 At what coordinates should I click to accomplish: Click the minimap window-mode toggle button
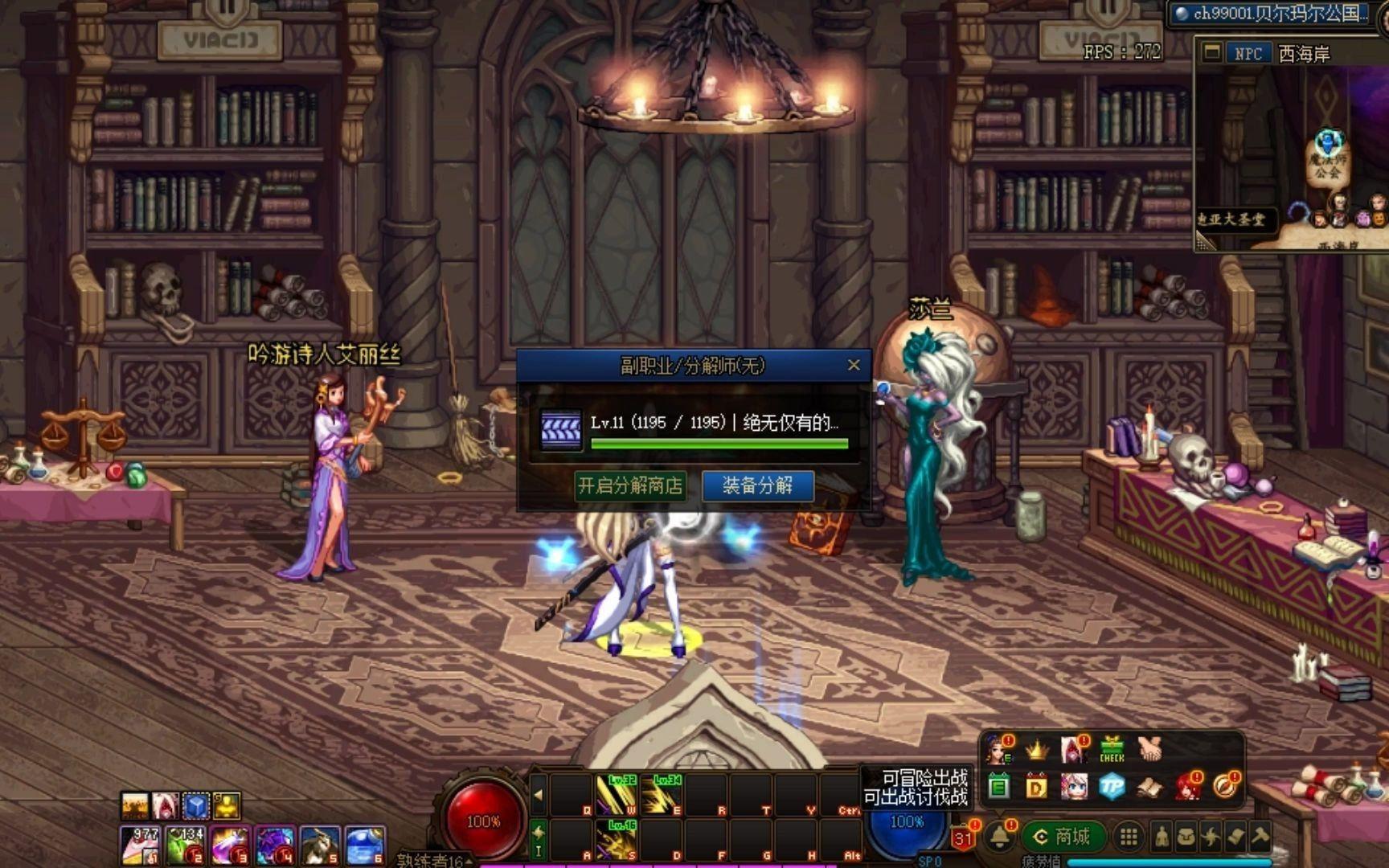point(1211,53)
